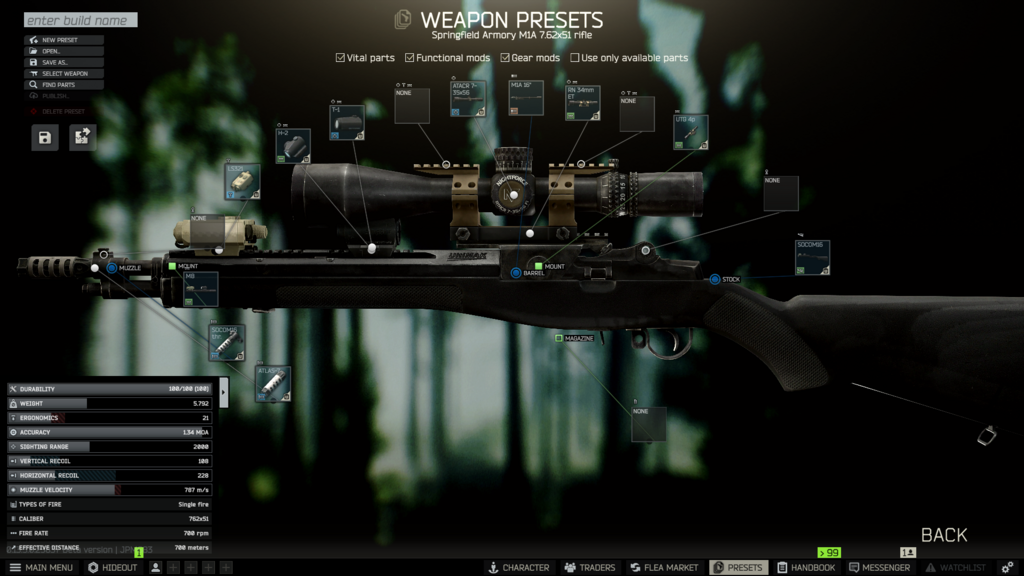Image resolution: width=1024 pixels, height=576 pixels.
Task: Open the Messenger panel
Action: (880, 567)
